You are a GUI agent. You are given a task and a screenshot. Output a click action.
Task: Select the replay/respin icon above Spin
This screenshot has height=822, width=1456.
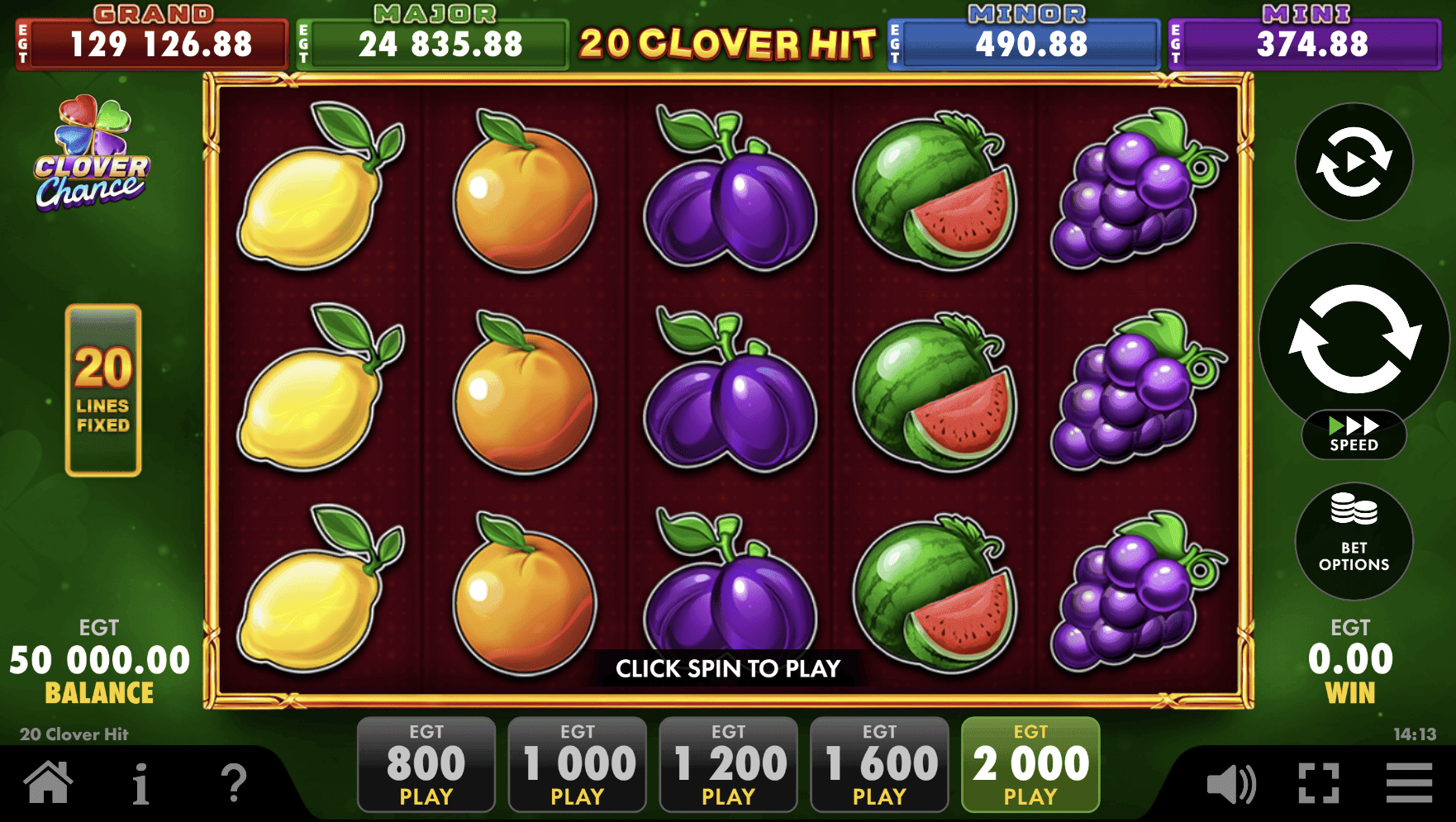1354,164
